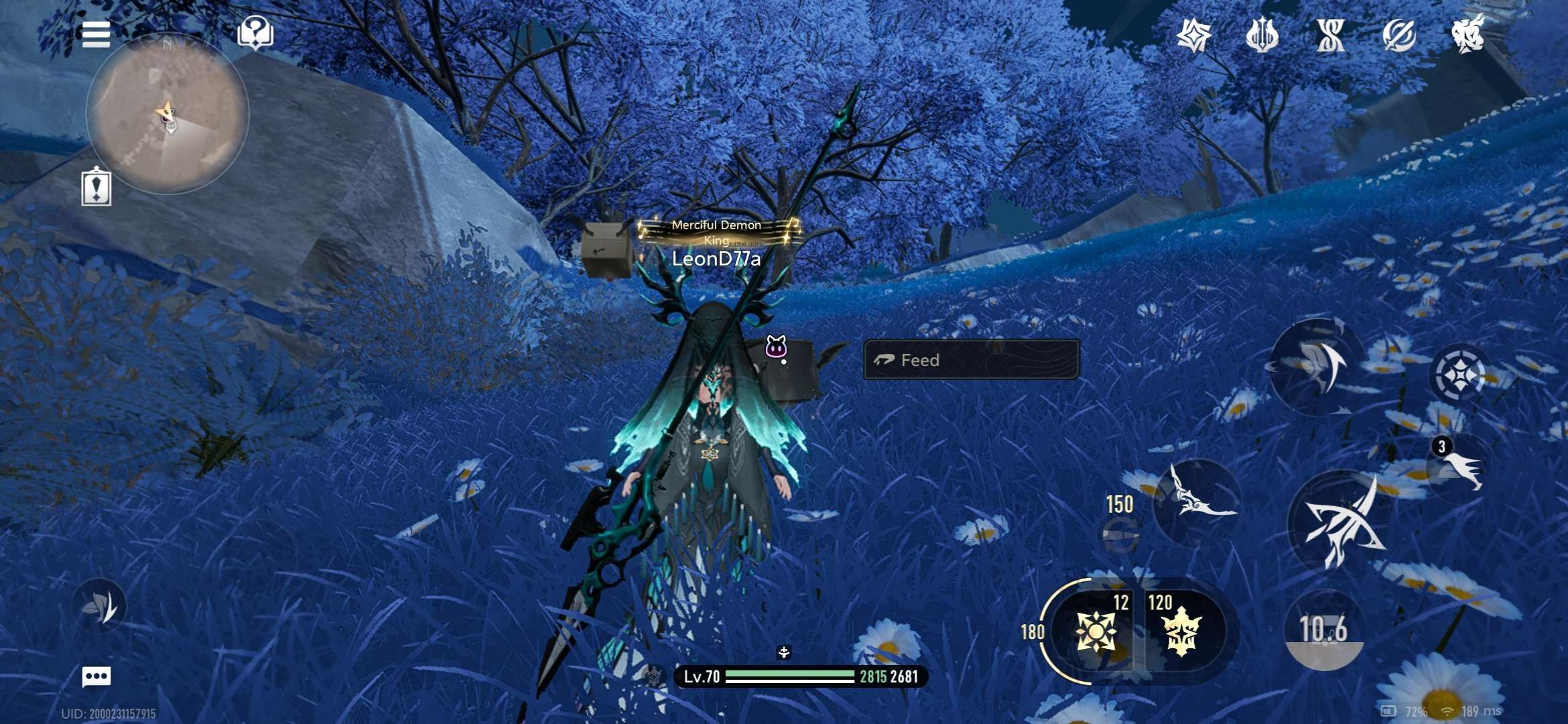1568x724 pixels.
Task: Tap the skill on 10.6 cooldown
Action: 1323,629
